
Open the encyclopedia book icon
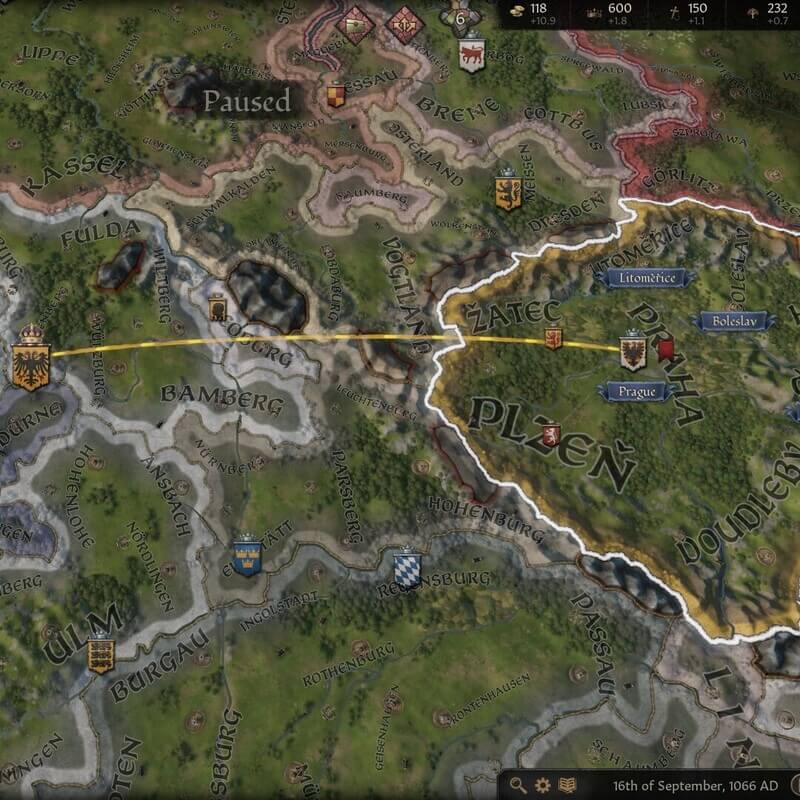[568, 785]
